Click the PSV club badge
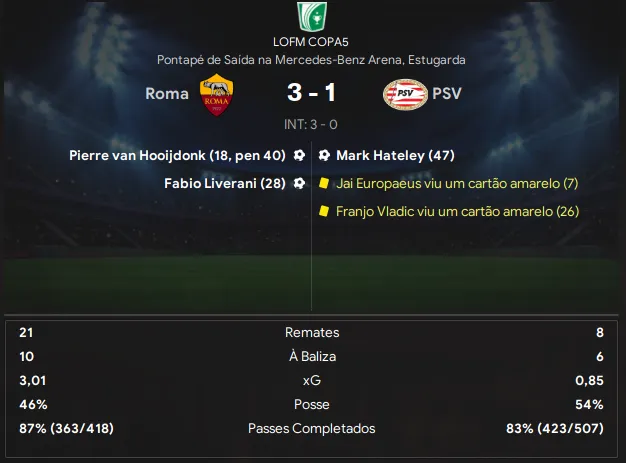This screenshot has height=463, width=626. [405, 95]
